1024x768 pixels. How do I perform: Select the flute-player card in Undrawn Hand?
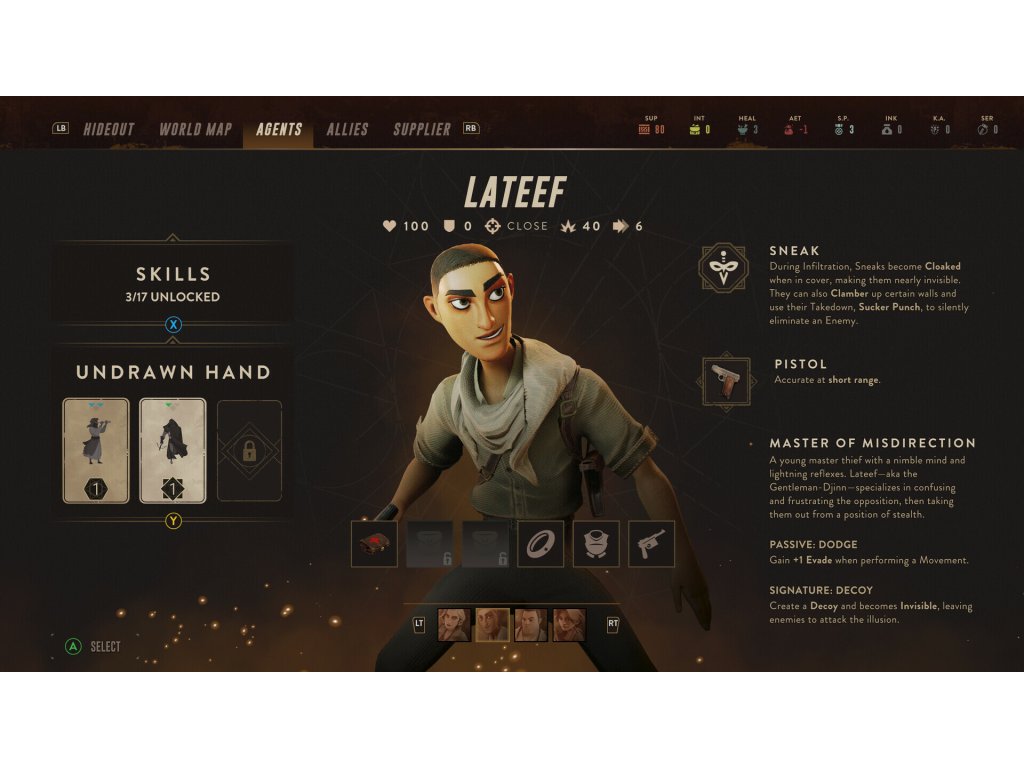pyautogui.click(x=96, y=450)
